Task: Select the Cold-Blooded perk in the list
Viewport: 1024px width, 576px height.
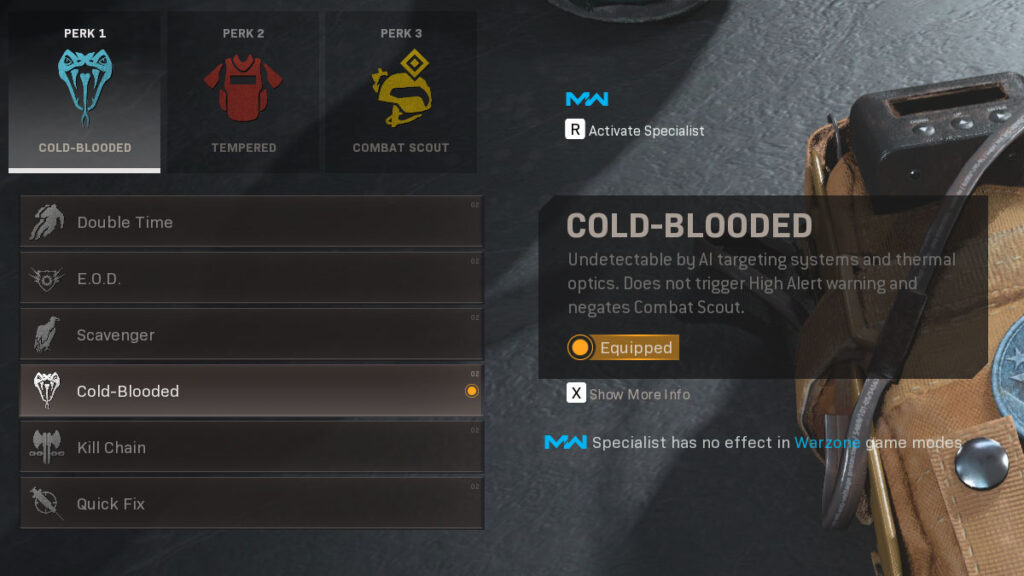Action: click(x=251, y=391)
